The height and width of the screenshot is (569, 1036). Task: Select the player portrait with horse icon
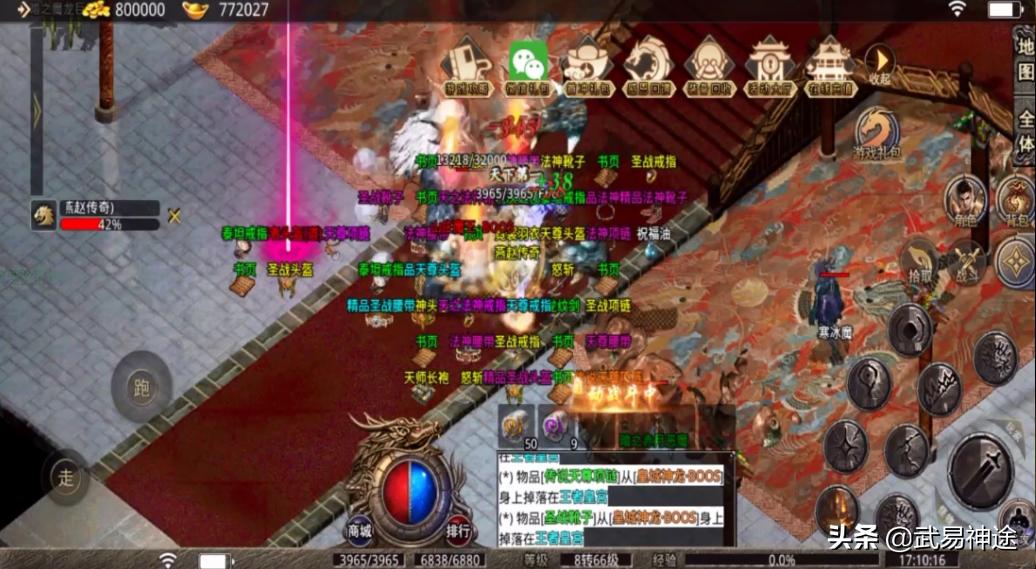(43, 215)
